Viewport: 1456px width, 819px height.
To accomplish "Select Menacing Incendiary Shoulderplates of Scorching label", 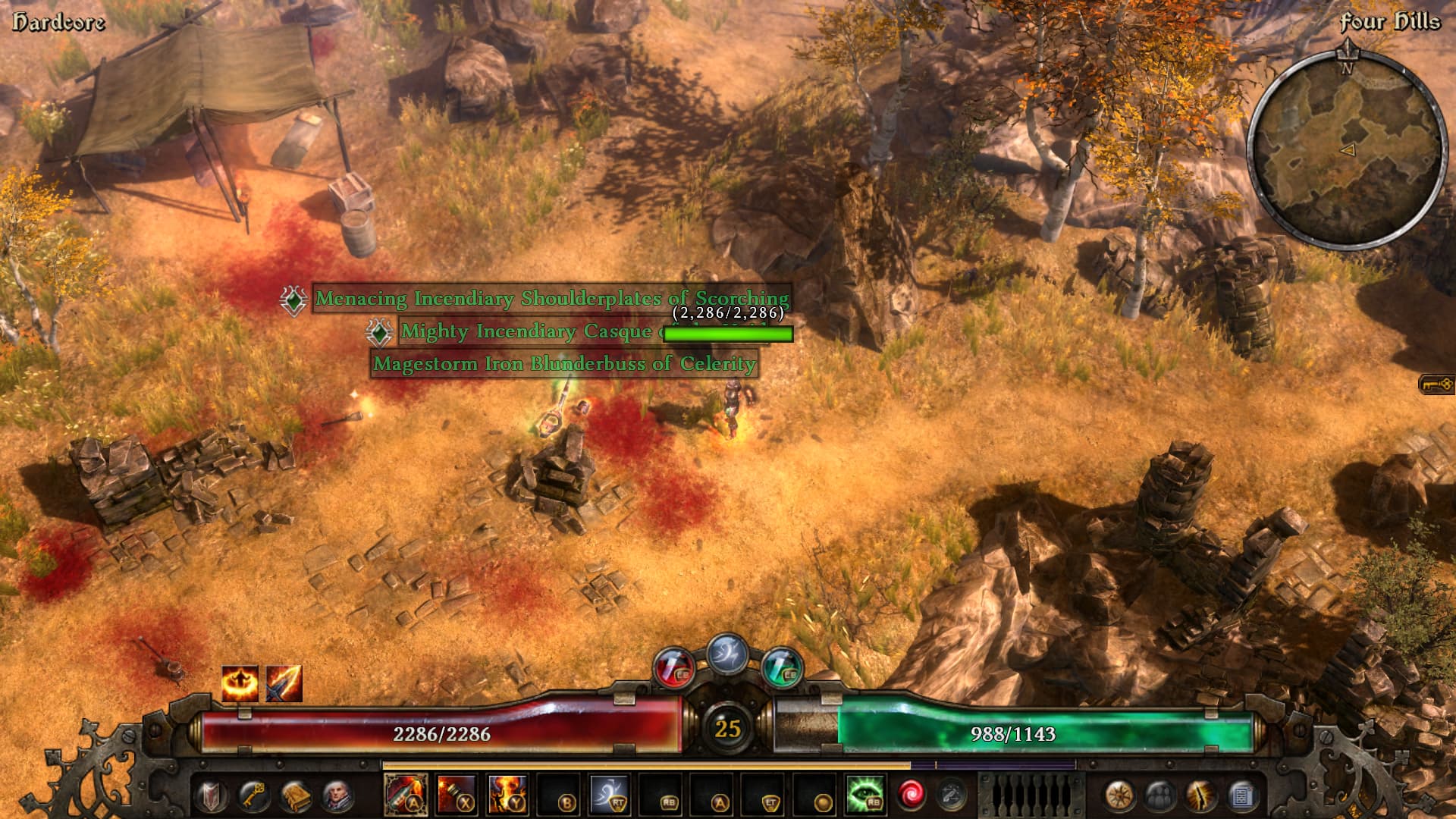I will pos(552,299).
